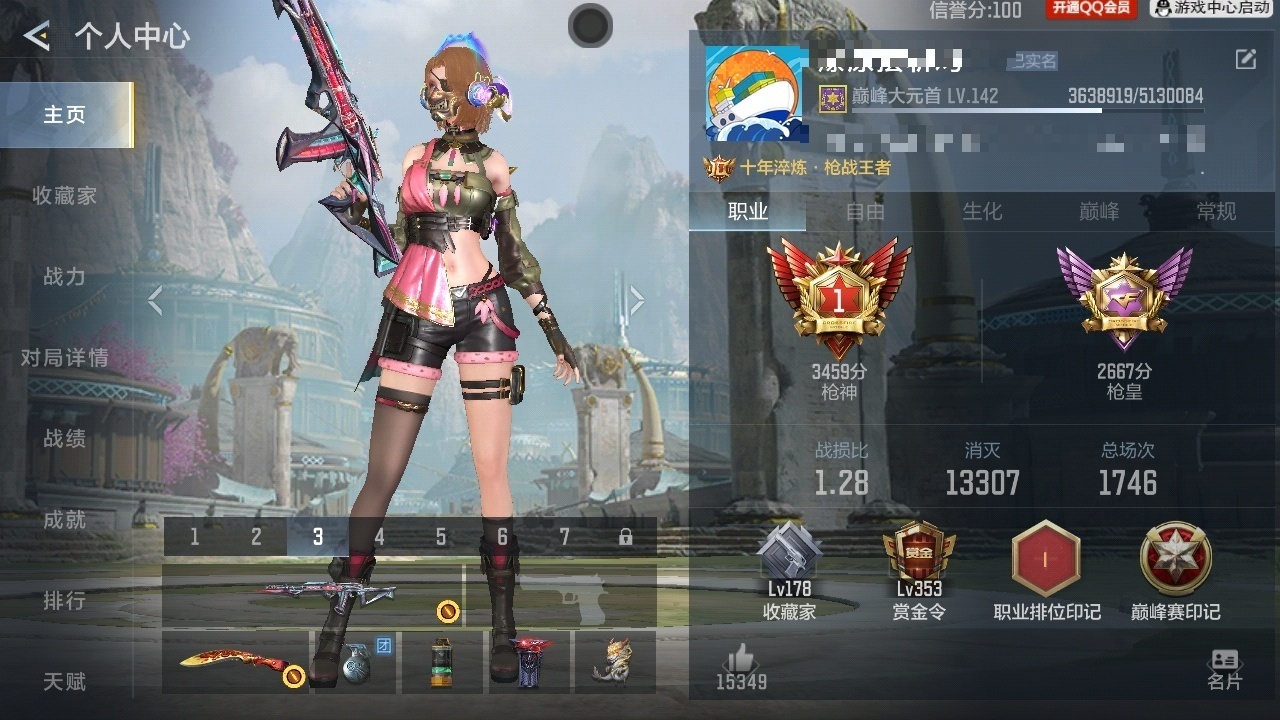The height and width of the screenshot is (720, 1280).
Task: Open the 天赋 talent page
Action: tap(65, 682)
